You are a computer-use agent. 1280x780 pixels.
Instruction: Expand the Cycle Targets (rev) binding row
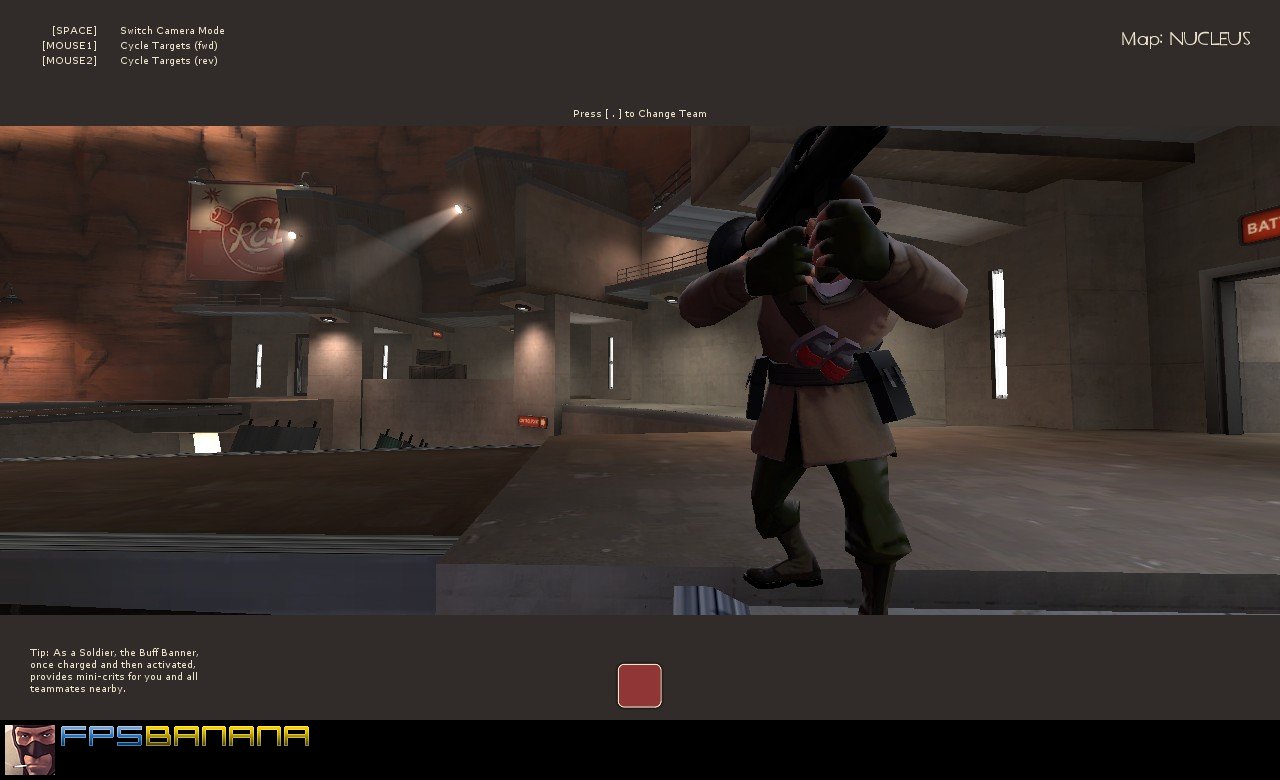[x=170, y=60]
